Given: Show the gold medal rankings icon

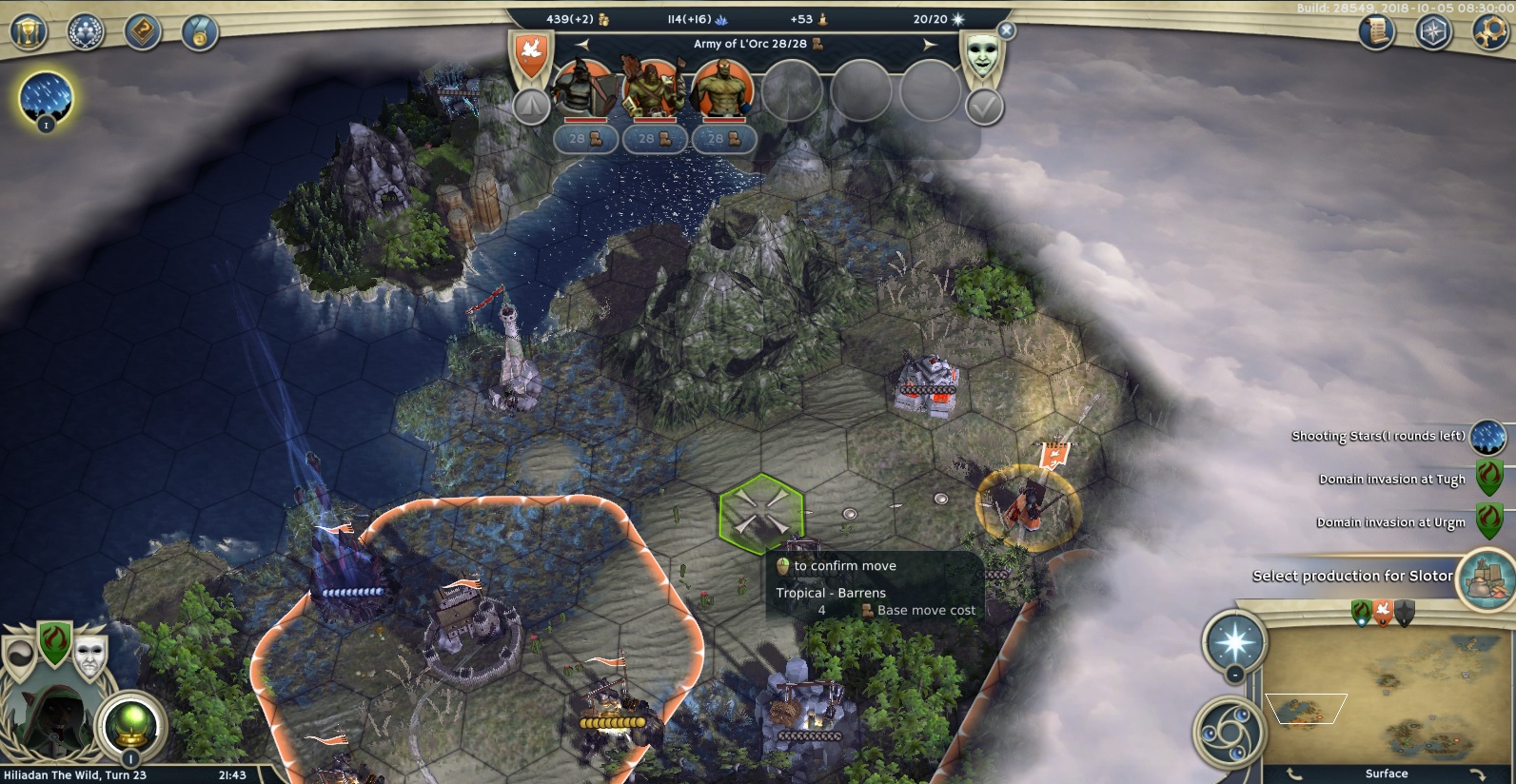Looking at the screenshot, I should pos(200,32).
